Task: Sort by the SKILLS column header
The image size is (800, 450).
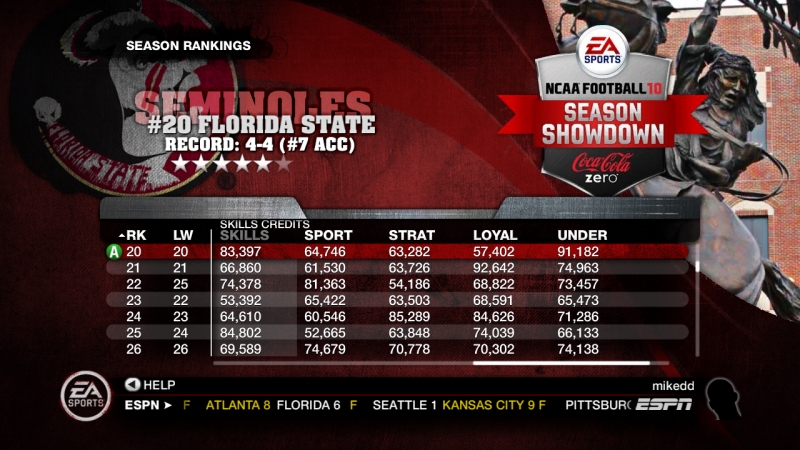Action: click(x=244, y=234)
